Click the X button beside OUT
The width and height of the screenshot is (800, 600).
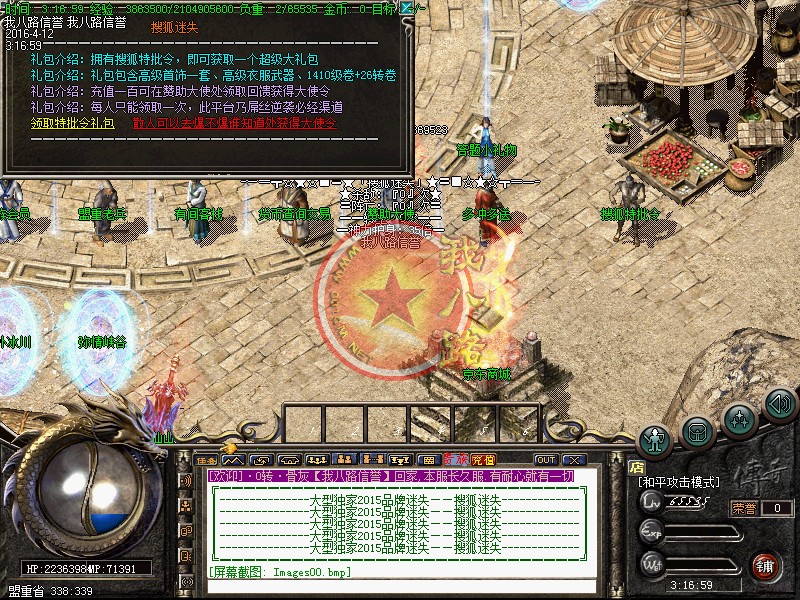tap(573, 458)
